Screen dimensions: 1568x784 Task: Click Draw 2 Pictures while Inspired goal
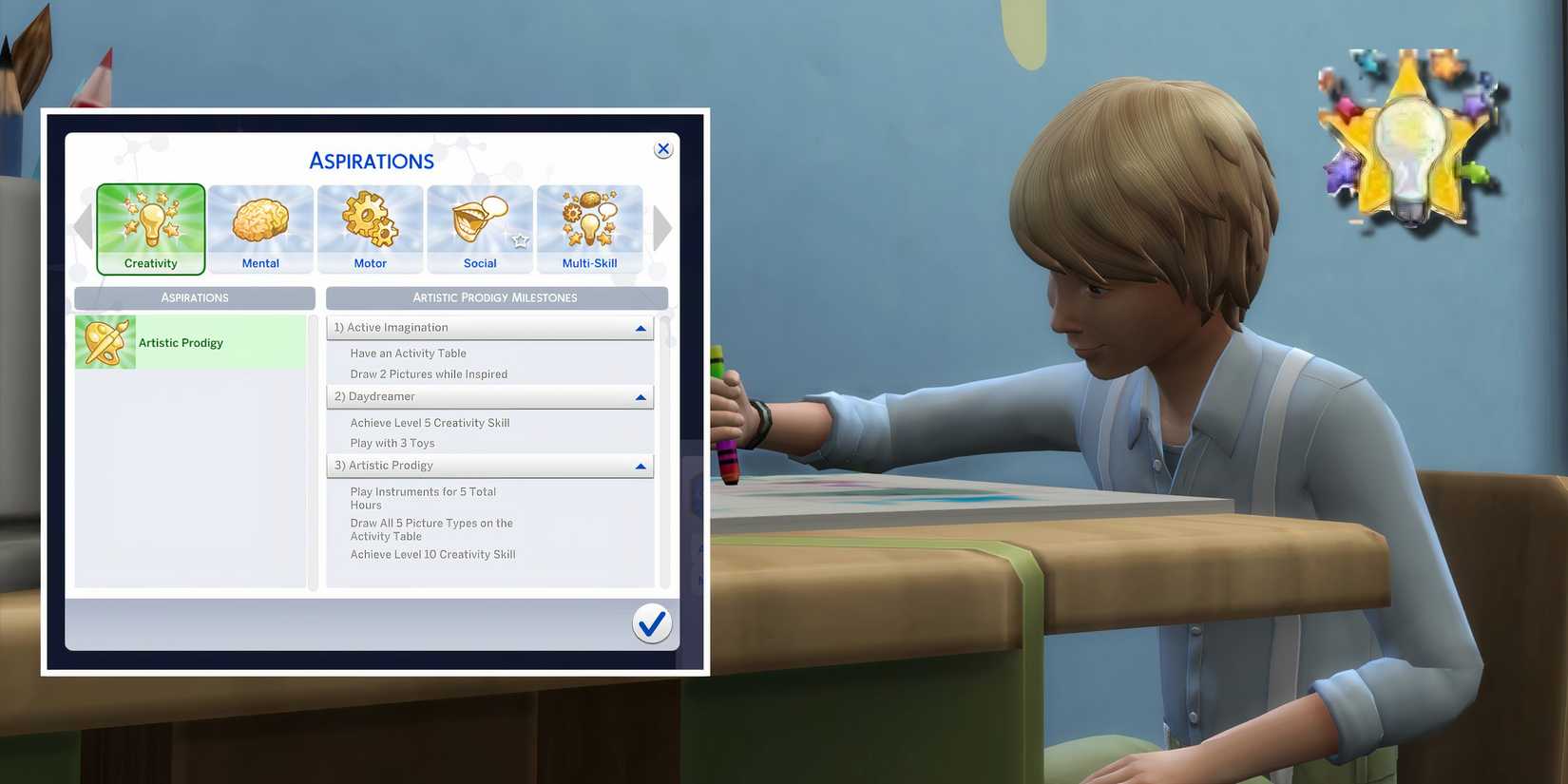point(430,373)
